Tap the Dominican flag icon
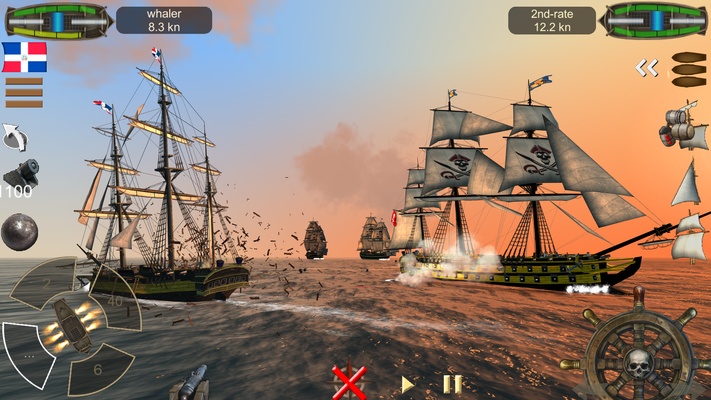Screen dimensions: 711x400 [24, 57]
